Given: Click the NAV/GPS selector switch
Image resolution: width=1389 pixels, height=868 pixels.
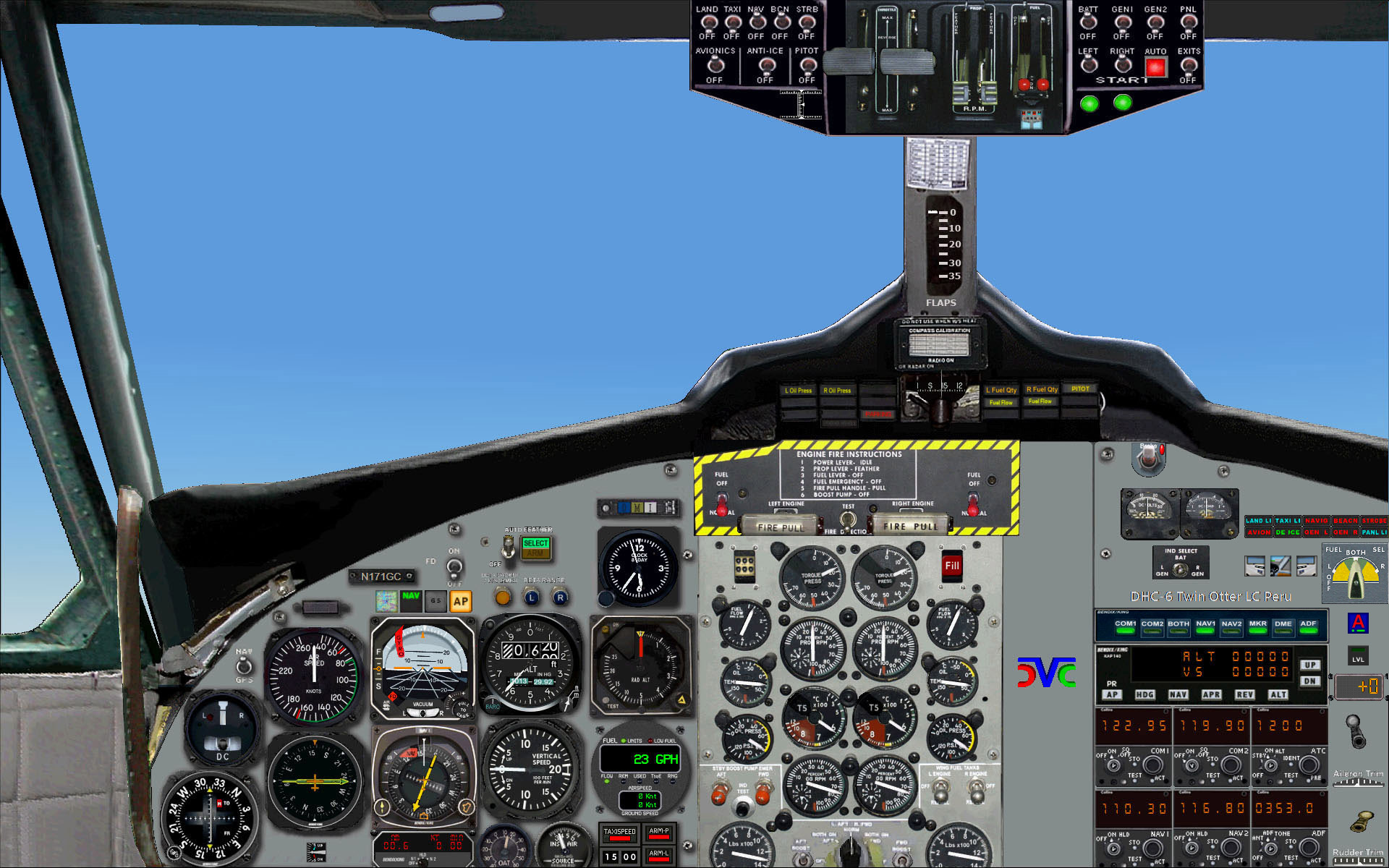Looking at the screenshot, I should (245, 665).
